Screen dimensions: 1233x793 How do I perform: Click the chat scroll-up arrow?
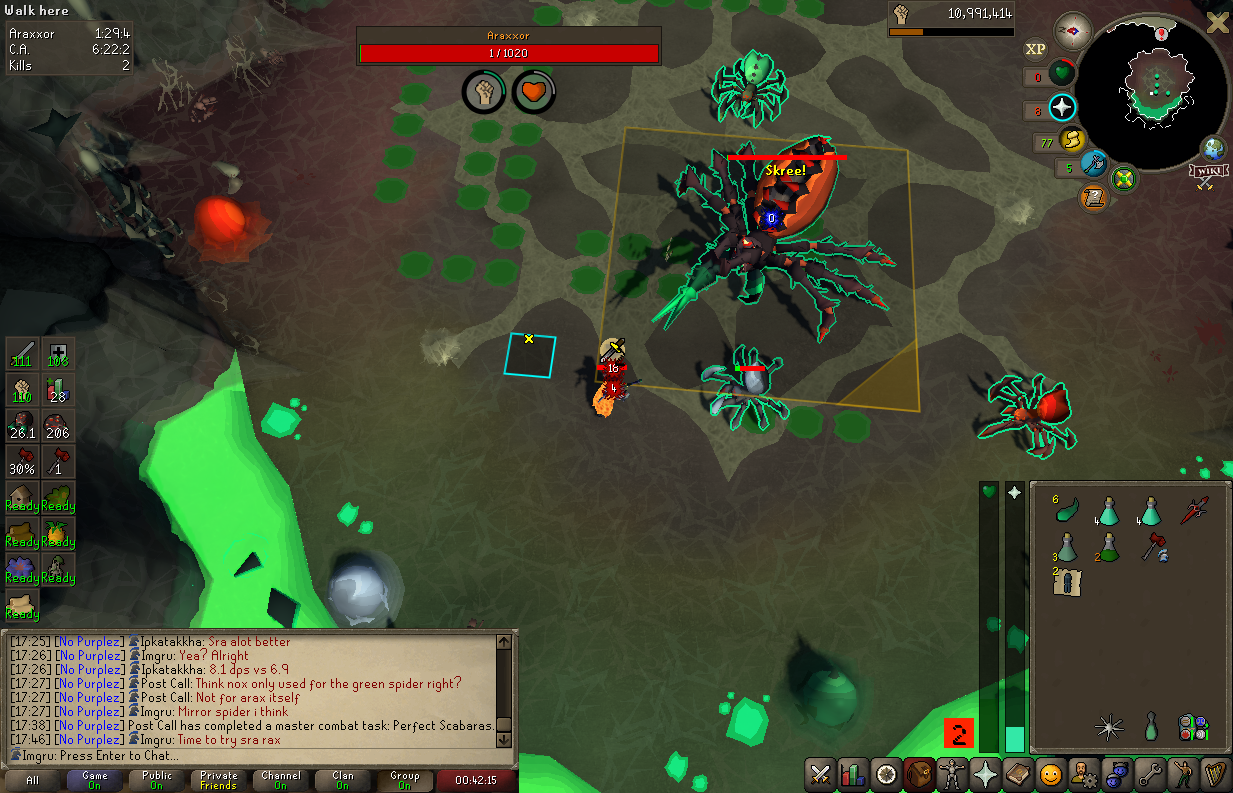[504, 642]
